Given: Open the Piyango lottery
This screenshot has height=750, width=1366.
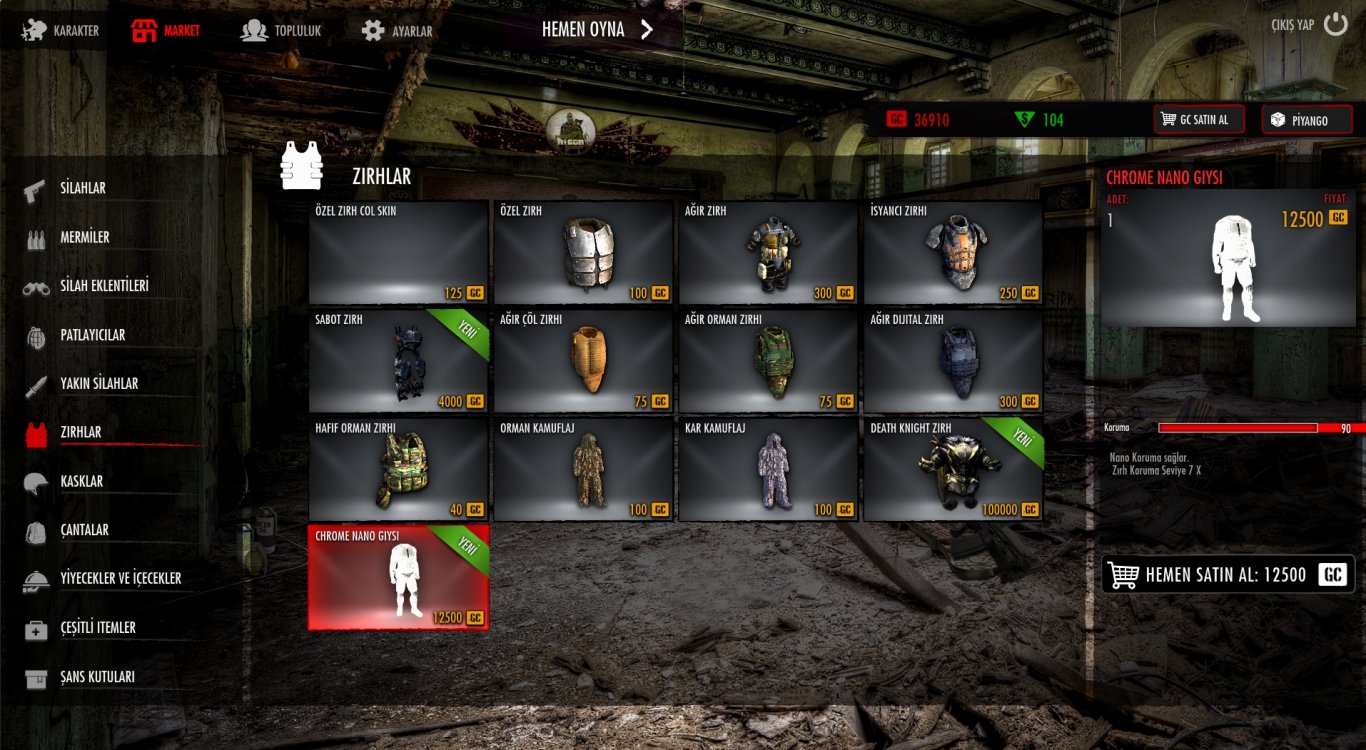Looking at the screenshot, I should (x=1306, y=120).
